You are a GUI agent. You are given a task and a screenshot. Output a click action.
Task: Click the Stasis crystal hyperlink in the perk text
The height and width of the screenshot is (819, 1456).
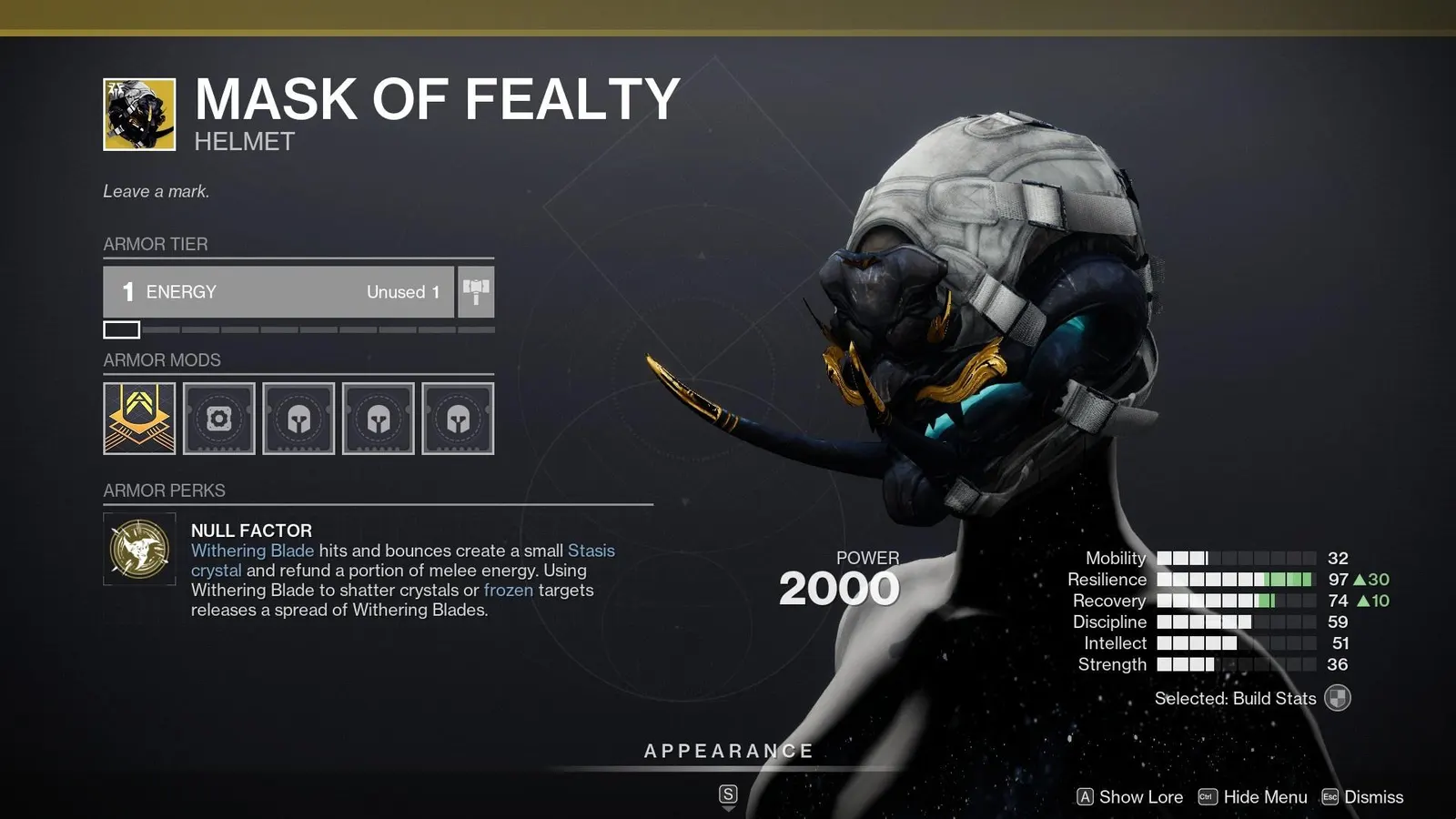tap(591, 551)
